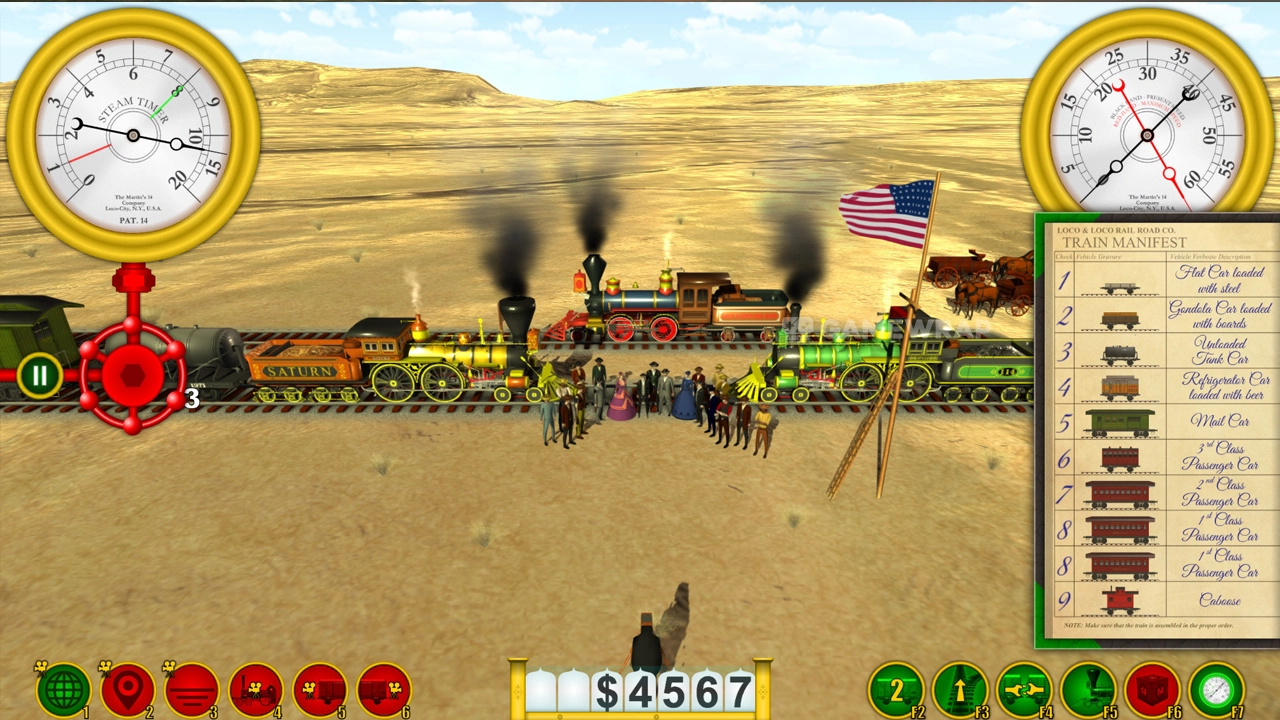This screenshot has width=1280, height=720.
Task: Select the green globe camera view
Action: point(64,690)
